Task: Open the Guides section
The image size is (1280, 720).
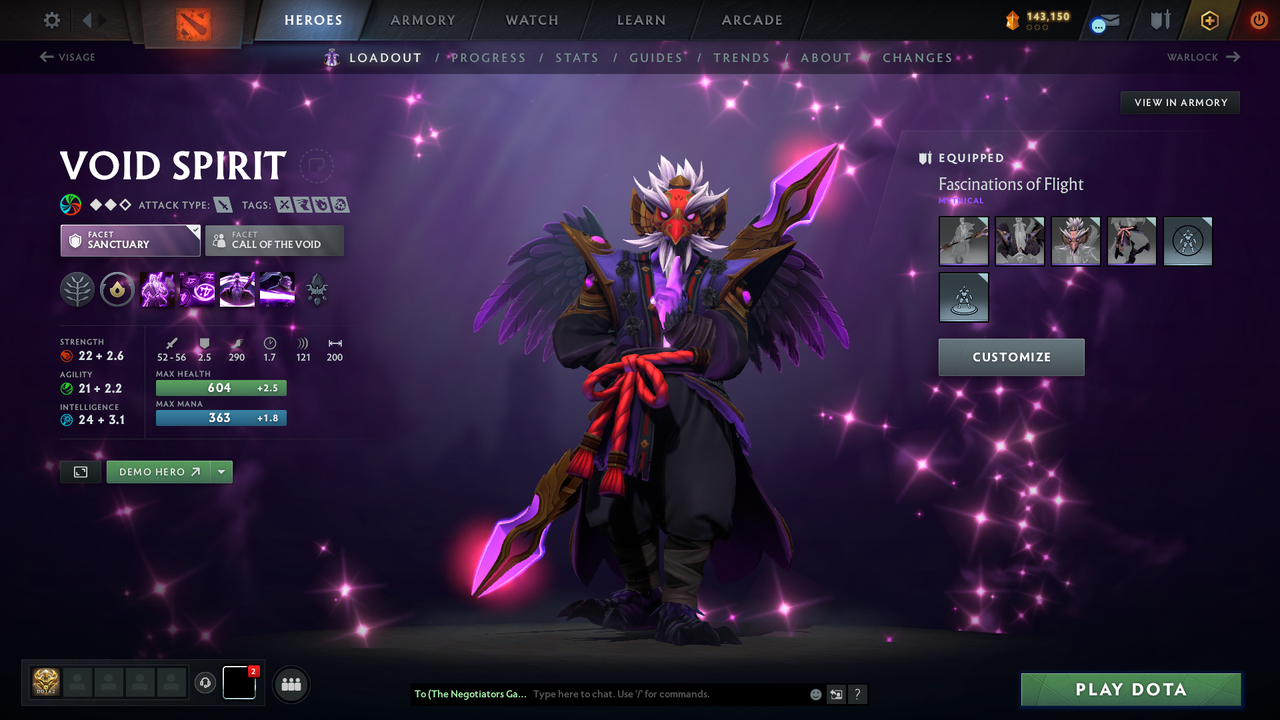Action: (x=655, y=57)
